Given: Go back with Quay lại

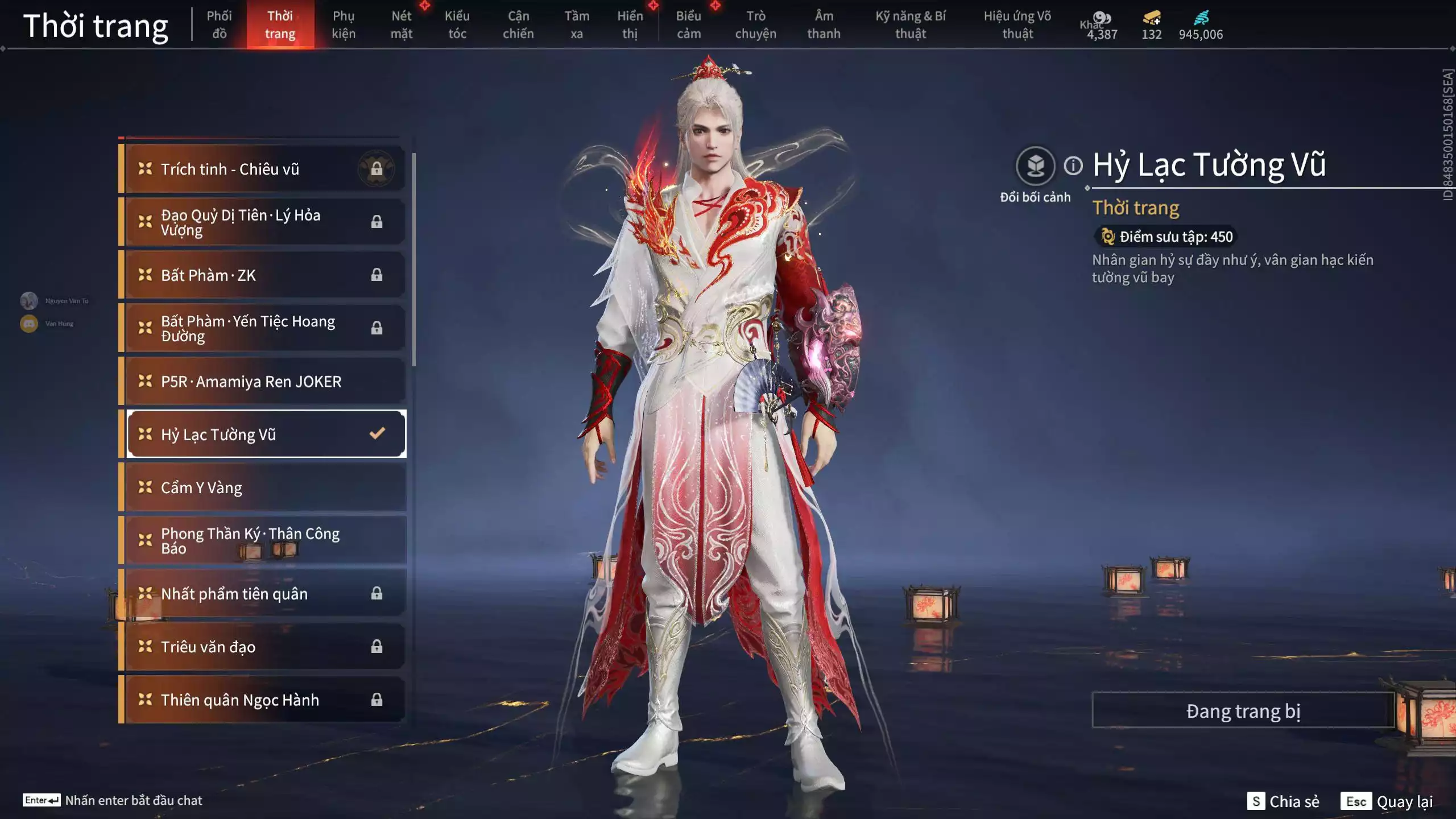Looking at the screenshot, I should point(1387,801).
